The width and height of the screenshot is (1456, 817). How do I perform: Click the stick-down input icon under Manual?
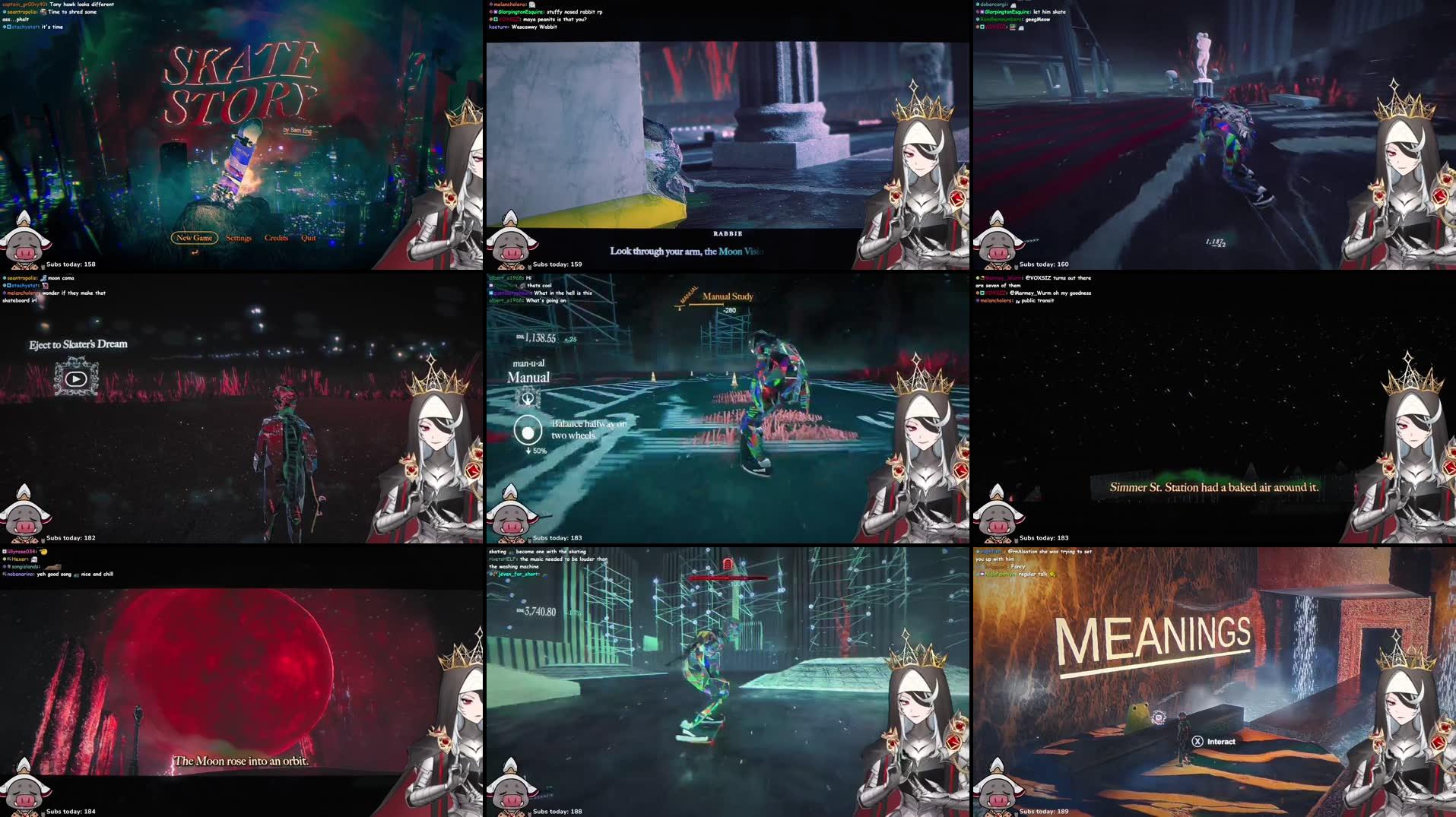pyautogui.click(x=529, y=396)
